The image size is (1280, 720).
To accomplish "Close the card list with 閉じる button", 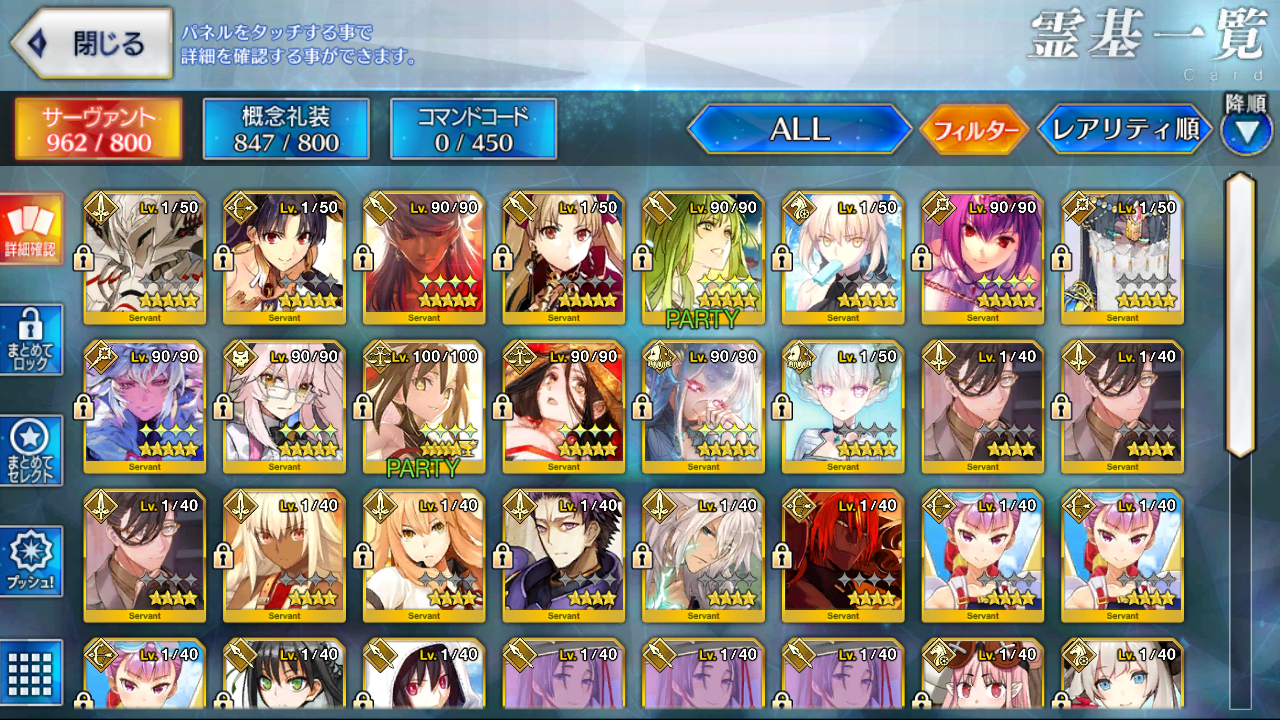I will [92, 44].
